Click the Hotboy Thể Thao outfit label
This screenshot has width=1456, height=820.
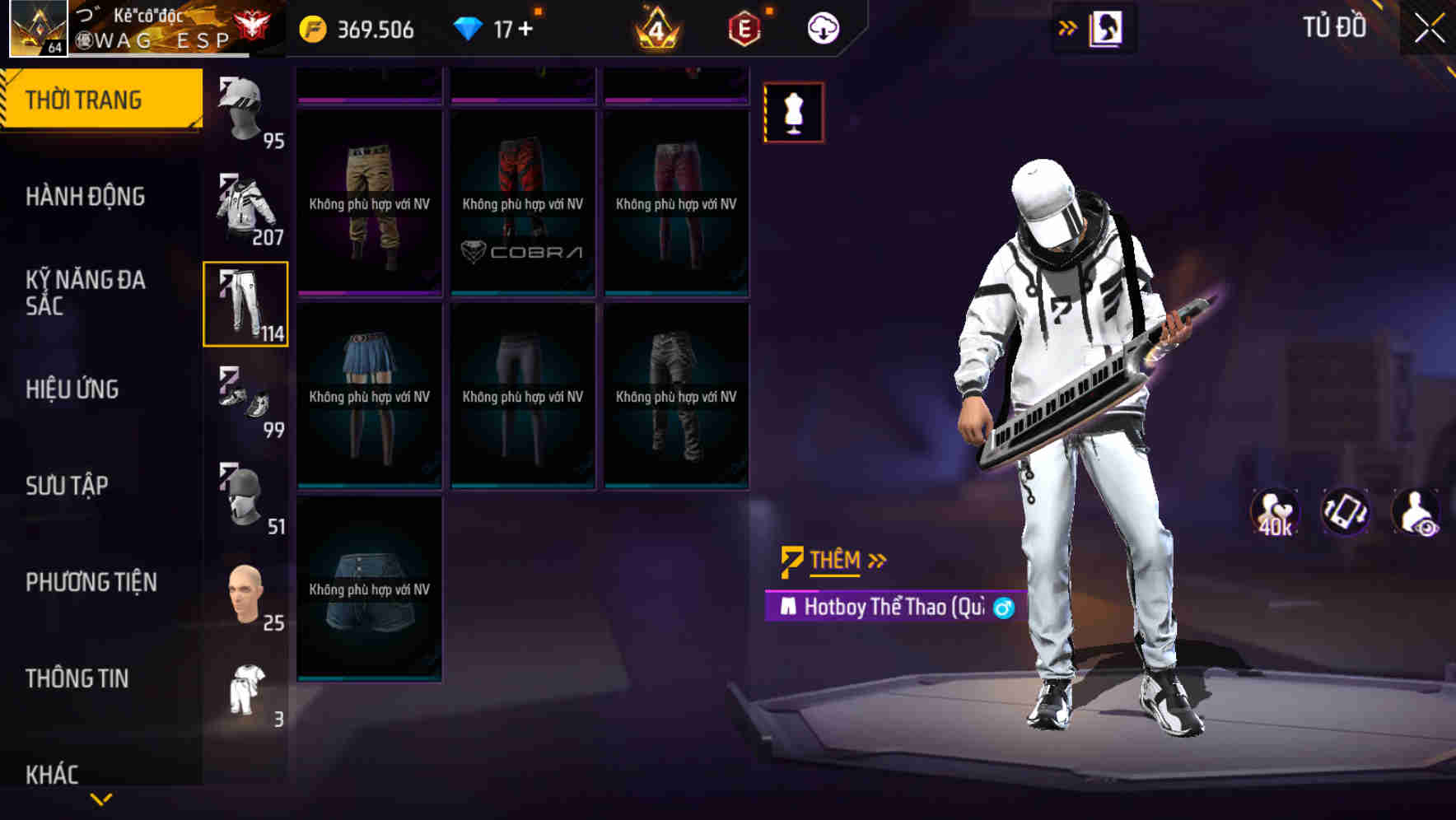tap(881, 607)
